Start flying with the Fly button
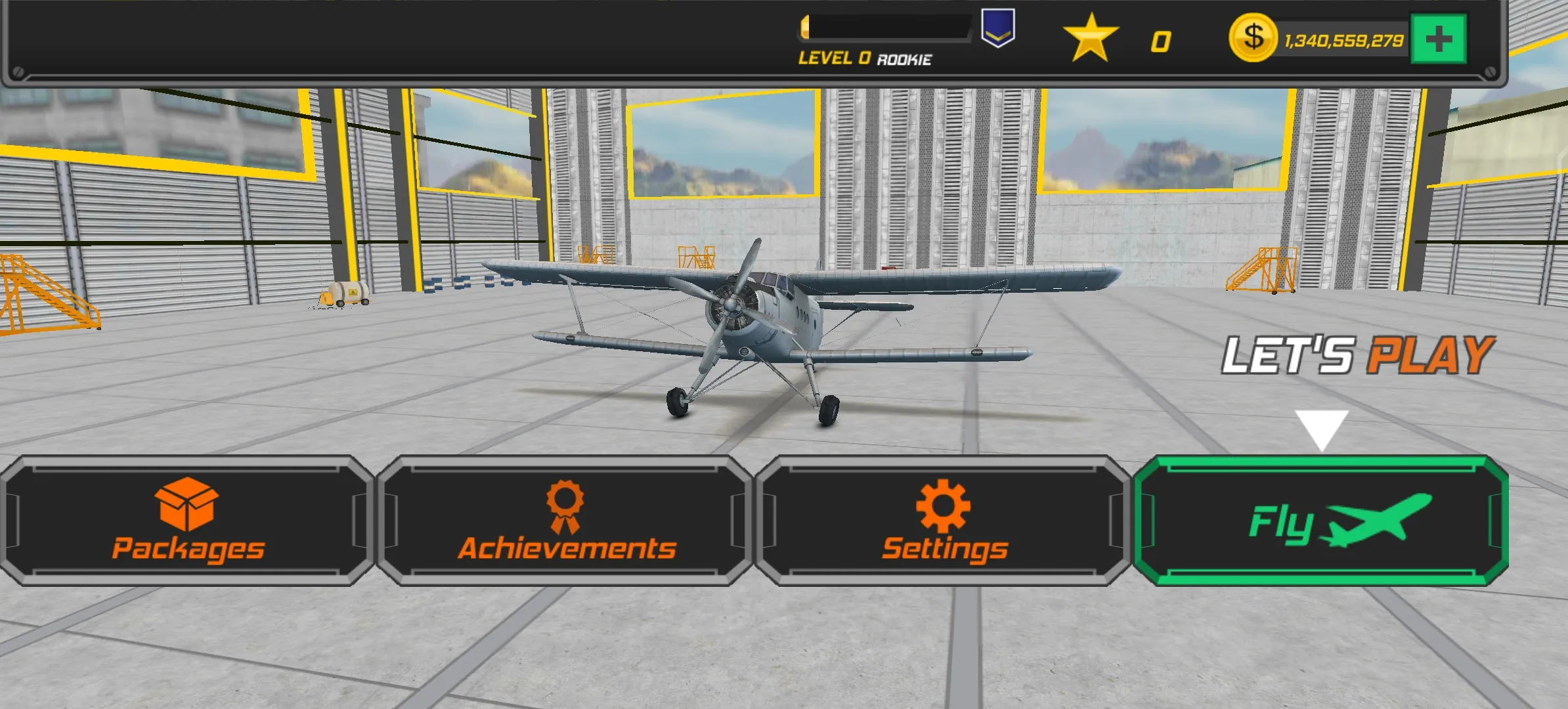Viewport: 1568px width, 709px height. [1321, 521]
